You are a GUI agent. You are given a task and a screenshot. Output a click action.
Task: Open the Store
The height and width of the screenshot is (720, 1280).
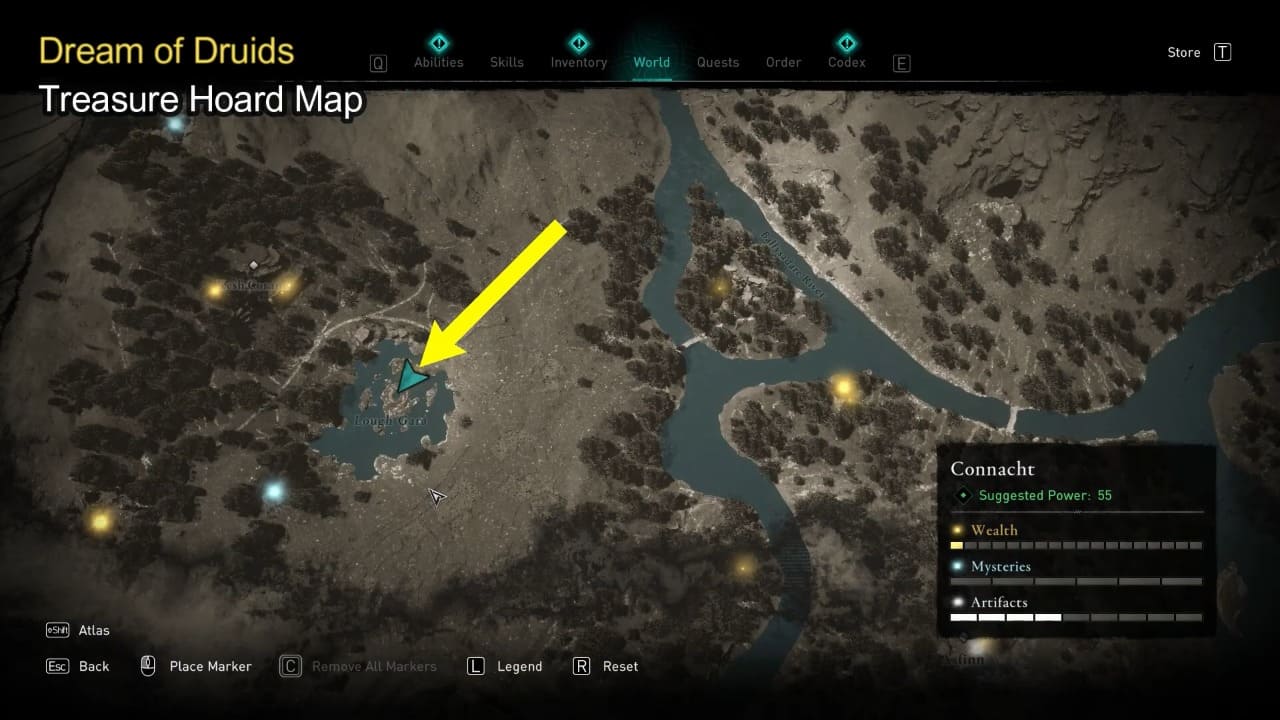coord(1183,52)
